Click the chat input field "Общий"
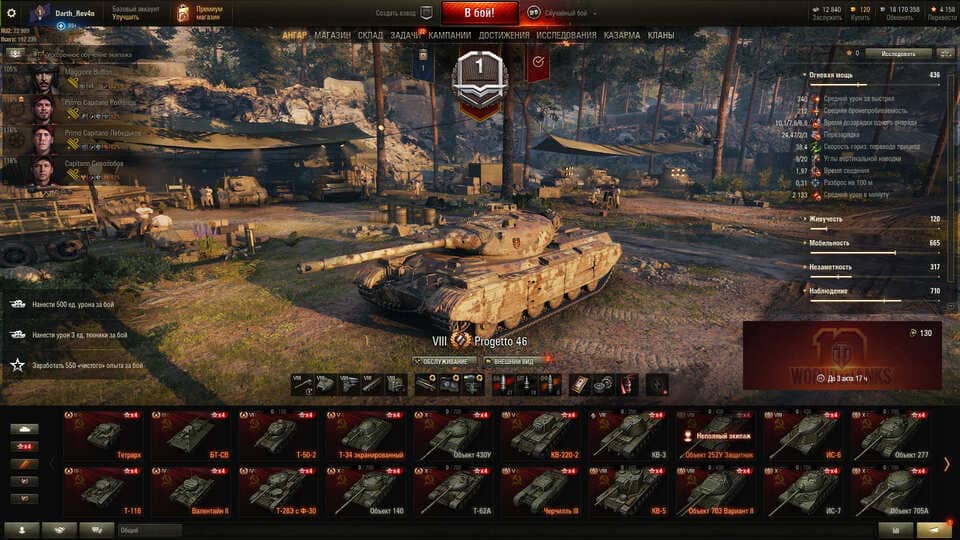This screenshot has width=960, height=540. (150, 530)
